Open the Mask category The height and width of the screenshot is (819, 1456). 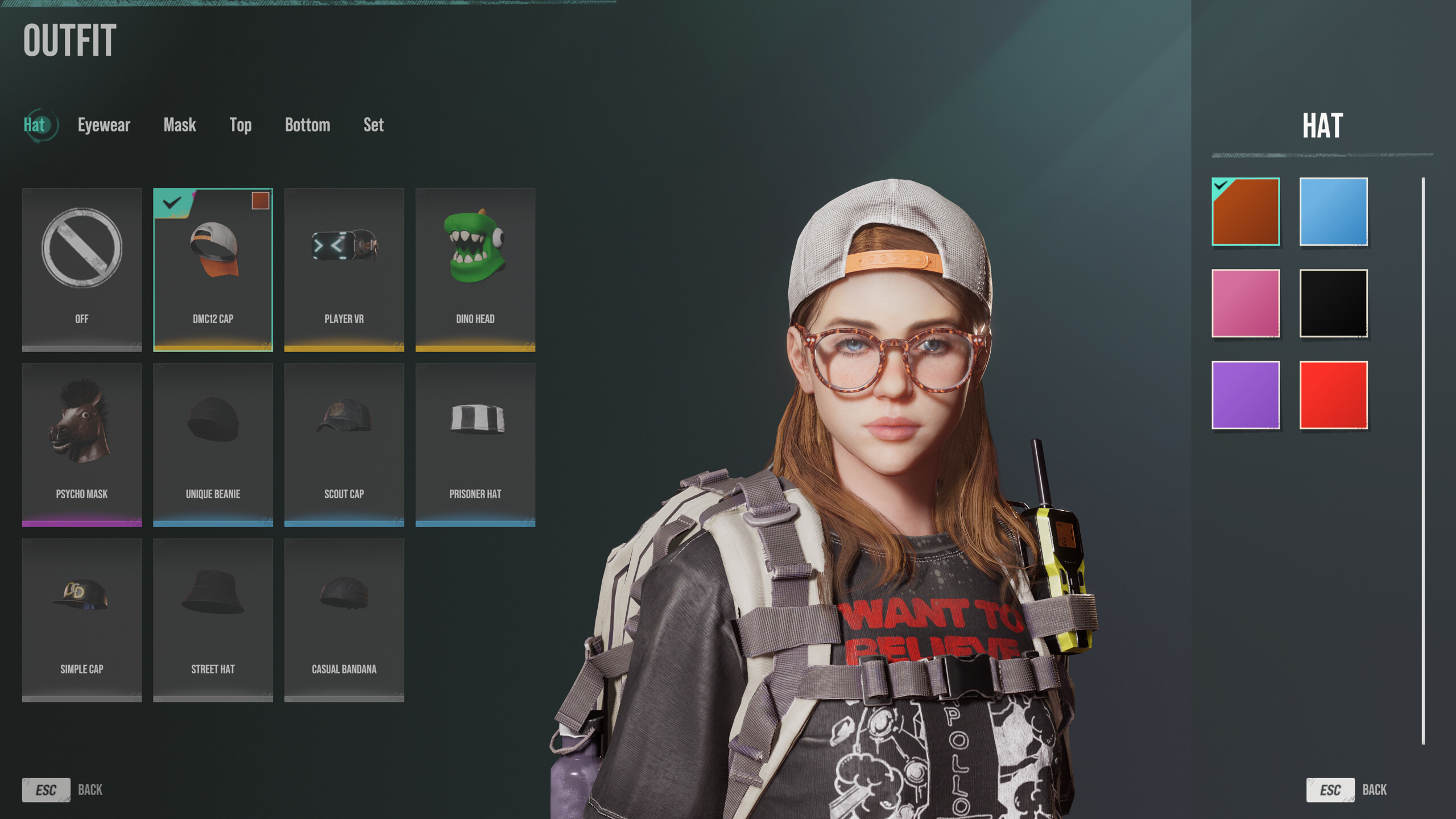pos(180,125)
